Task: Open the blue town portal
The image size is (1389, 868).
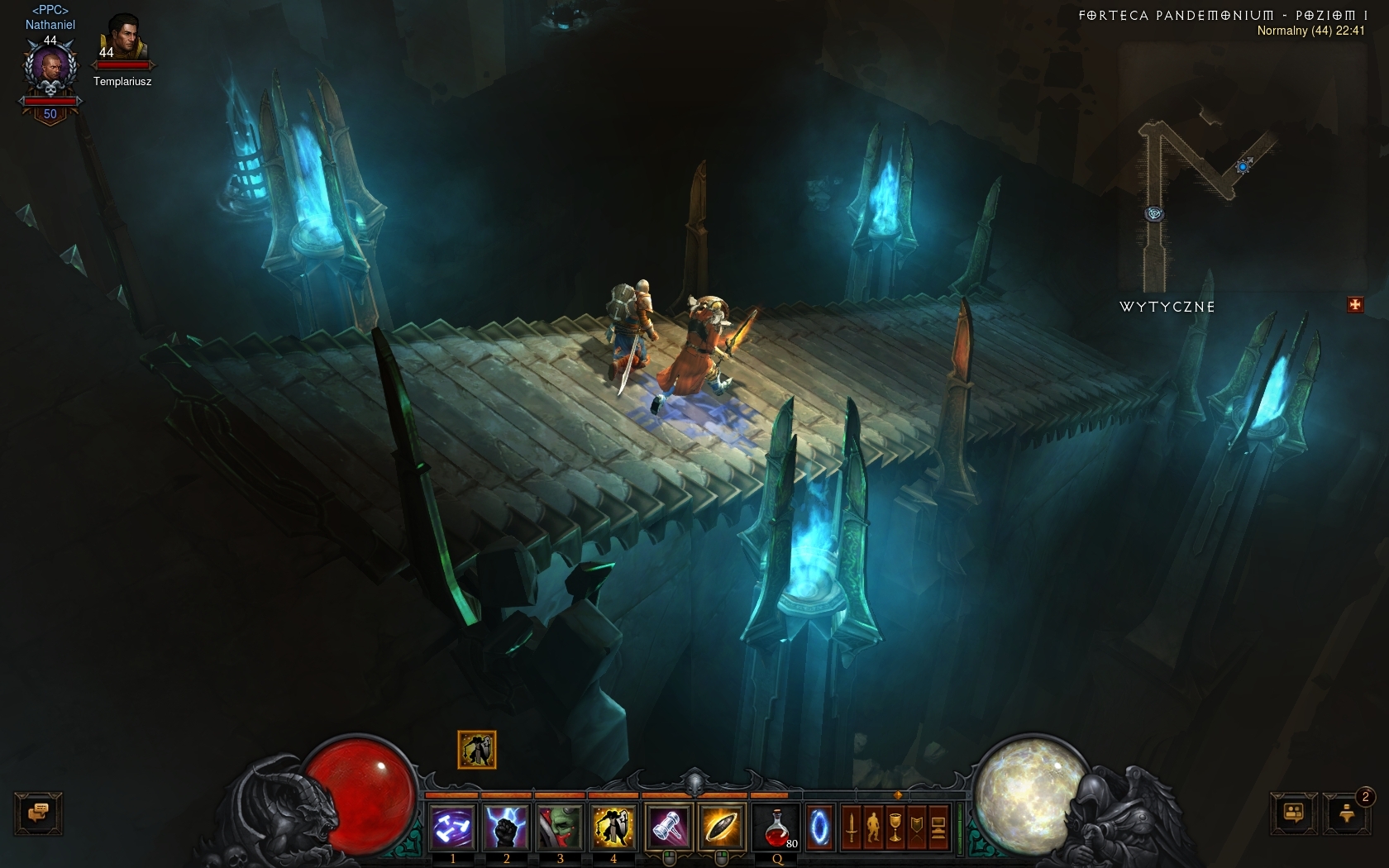Action: 819,826
